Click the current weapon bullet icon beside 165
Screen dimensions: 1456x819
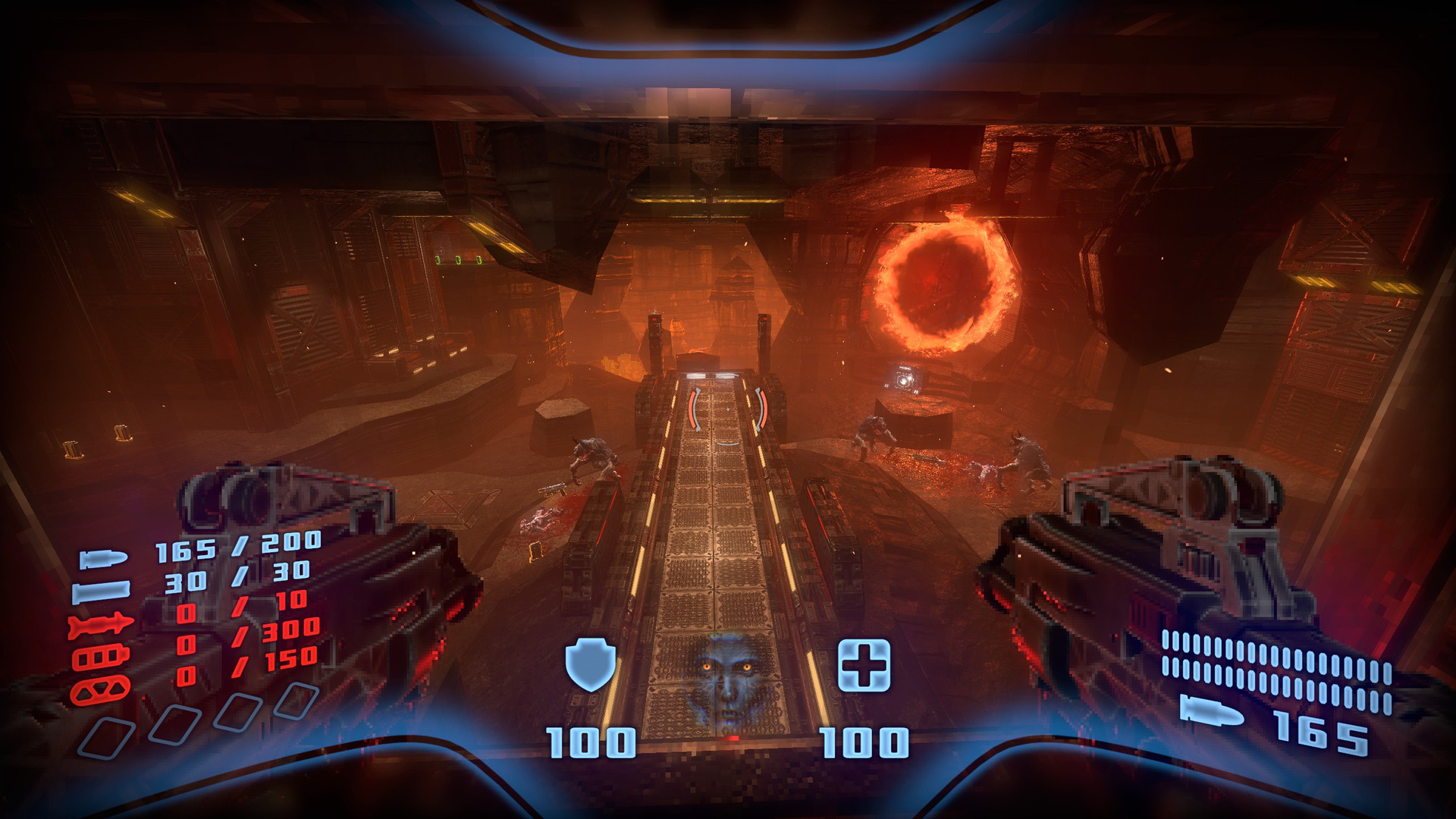1212,711
